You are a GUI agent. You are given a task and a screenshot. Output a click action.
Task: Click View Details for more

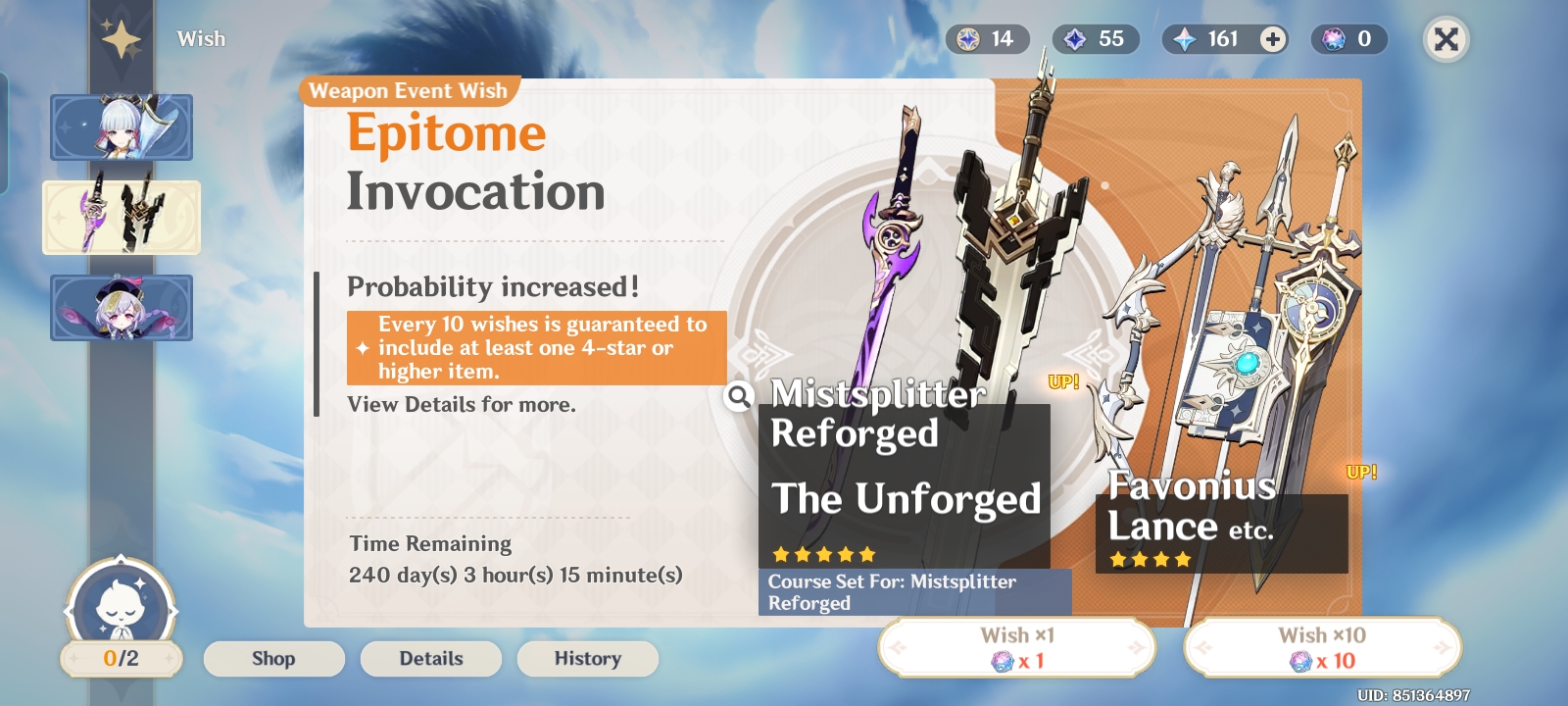point(462,404)
